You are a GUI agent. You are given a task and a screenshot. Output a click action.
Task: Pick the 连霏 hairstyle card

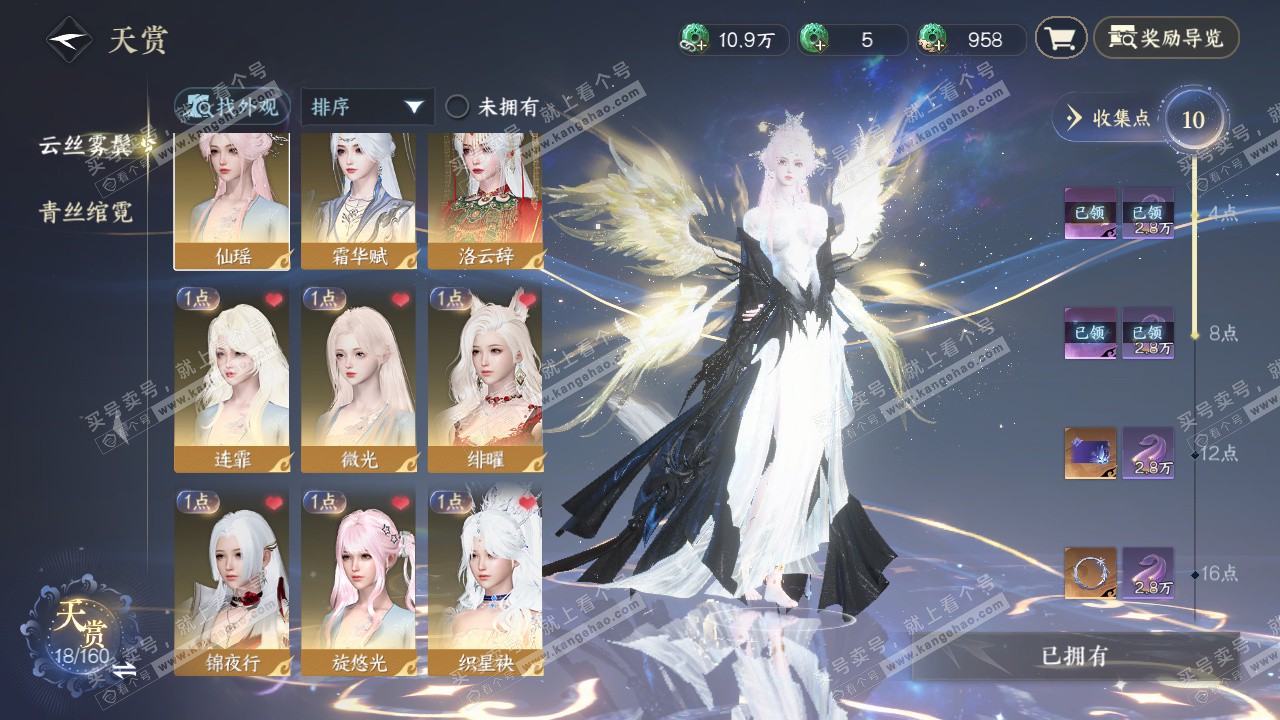(x=232, y=380)
